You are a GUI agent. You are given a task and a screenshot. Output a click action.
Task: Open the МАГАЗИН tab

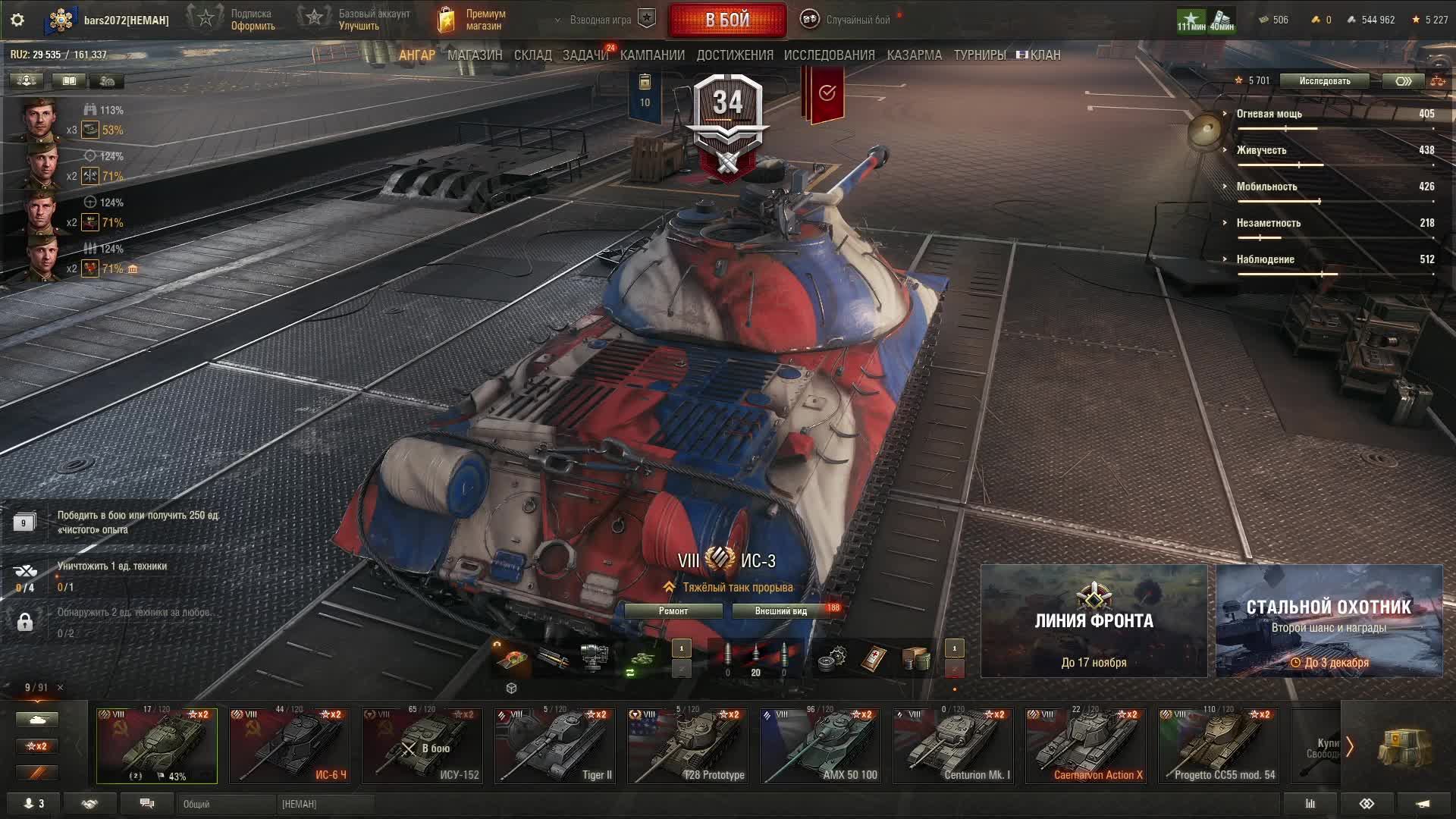point(475,55)
